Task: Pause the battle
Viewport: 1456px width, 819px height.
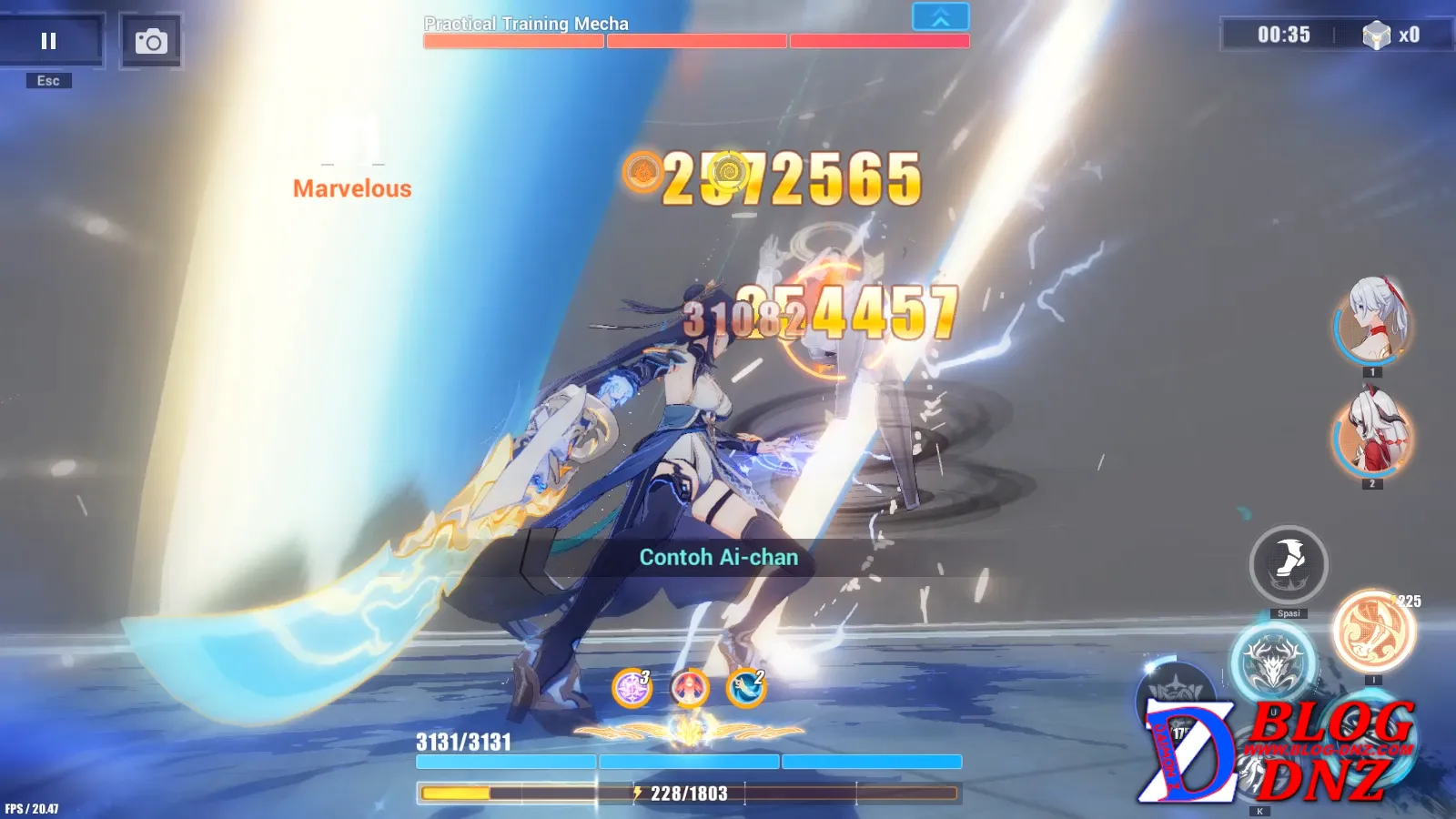Action: (49, 41)
